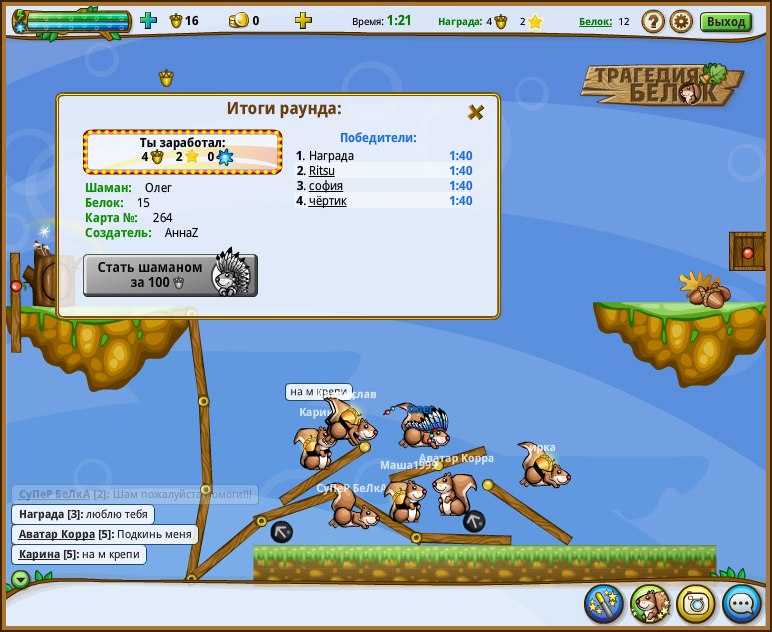Image resolution: width=772 pixels, height=632 pixels.
Task: Take a screenshot with the camera button
Action: coord(695,603)
